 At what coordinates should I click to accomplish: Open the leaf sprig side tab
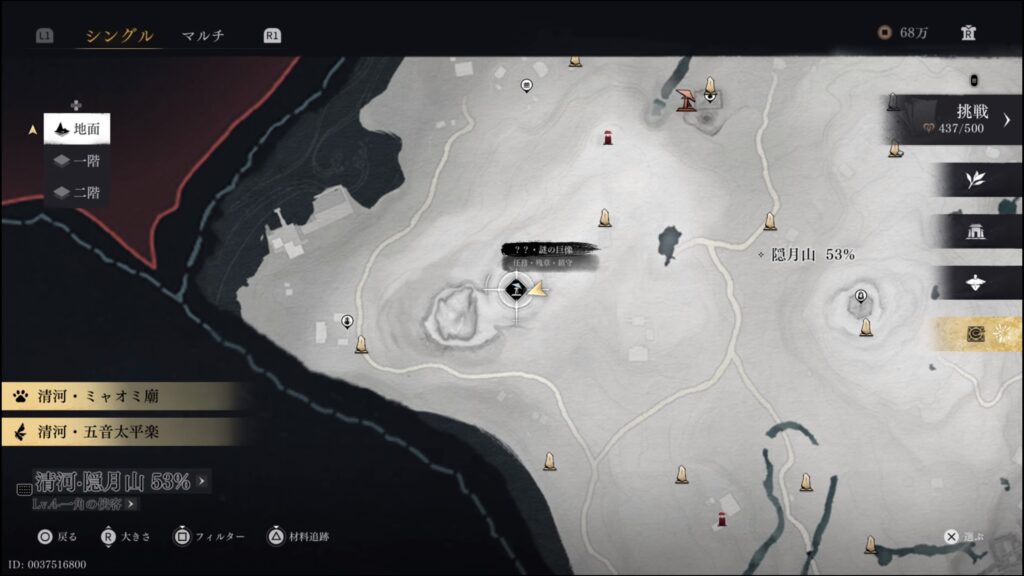point(976,180)
